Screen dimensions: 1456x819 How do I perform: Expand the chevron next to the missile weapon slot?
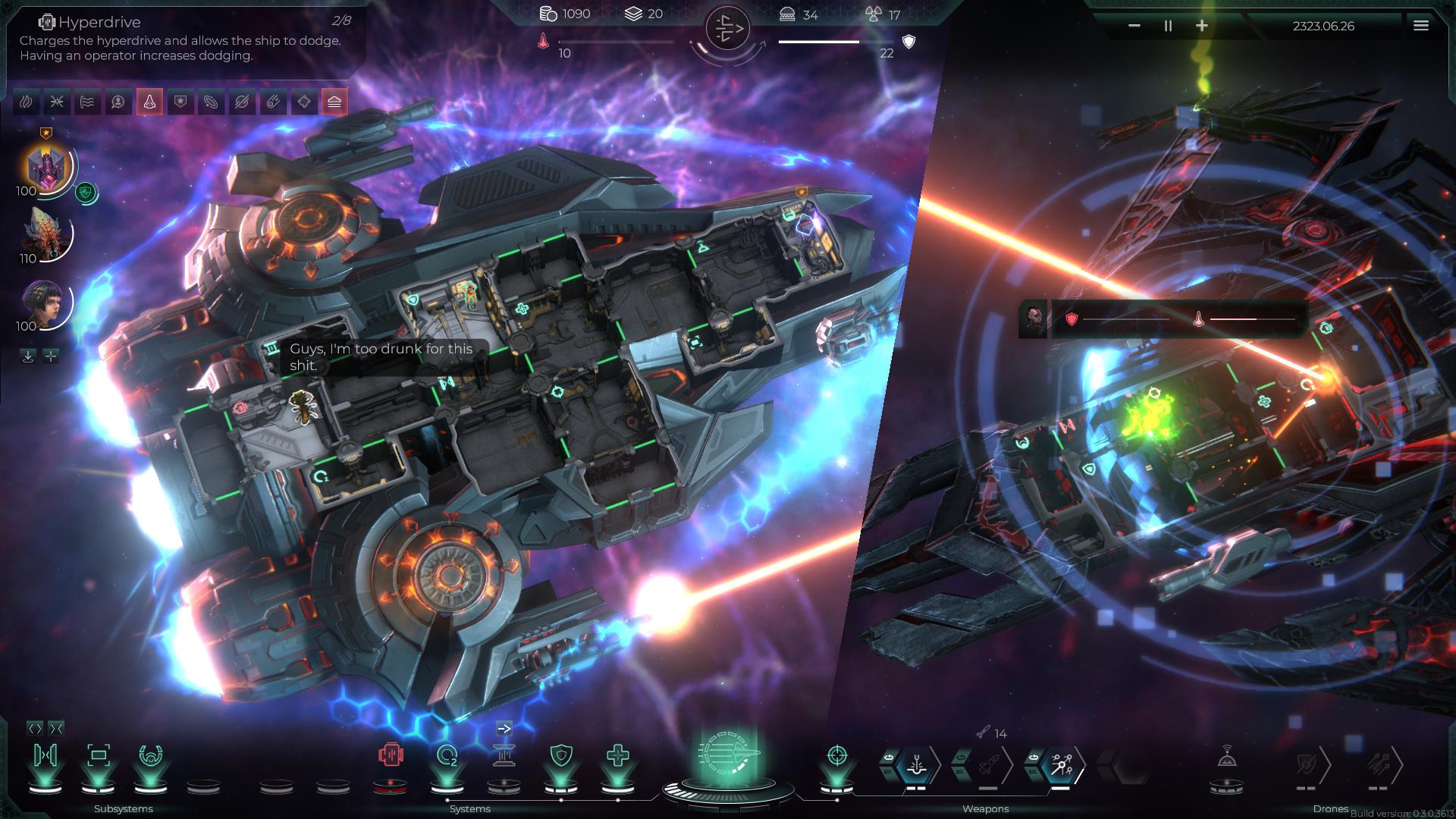click(x=1008, y=764)
